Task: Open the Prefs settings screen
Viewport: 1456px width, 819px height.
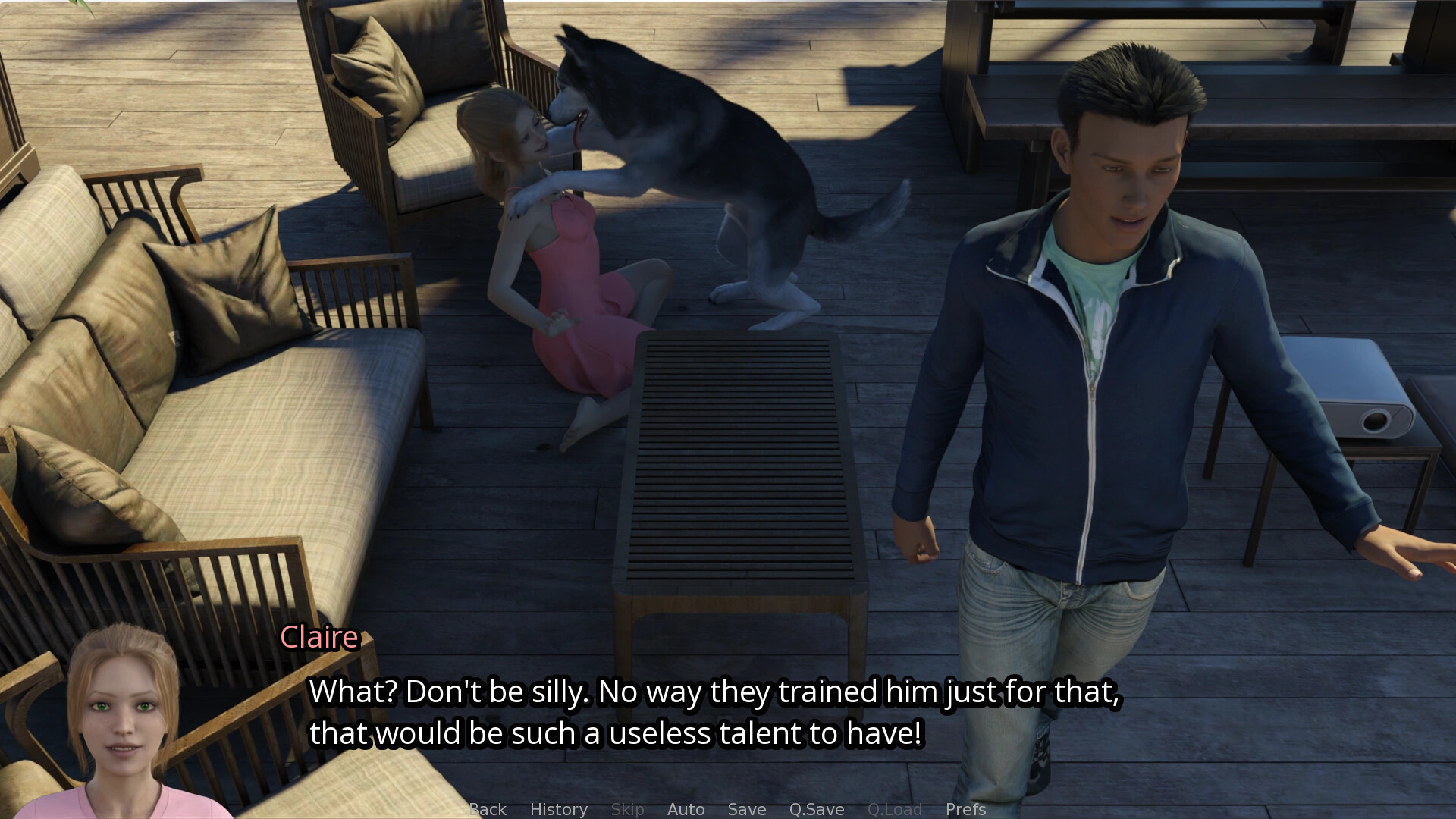Action: [x=965, y=809]
